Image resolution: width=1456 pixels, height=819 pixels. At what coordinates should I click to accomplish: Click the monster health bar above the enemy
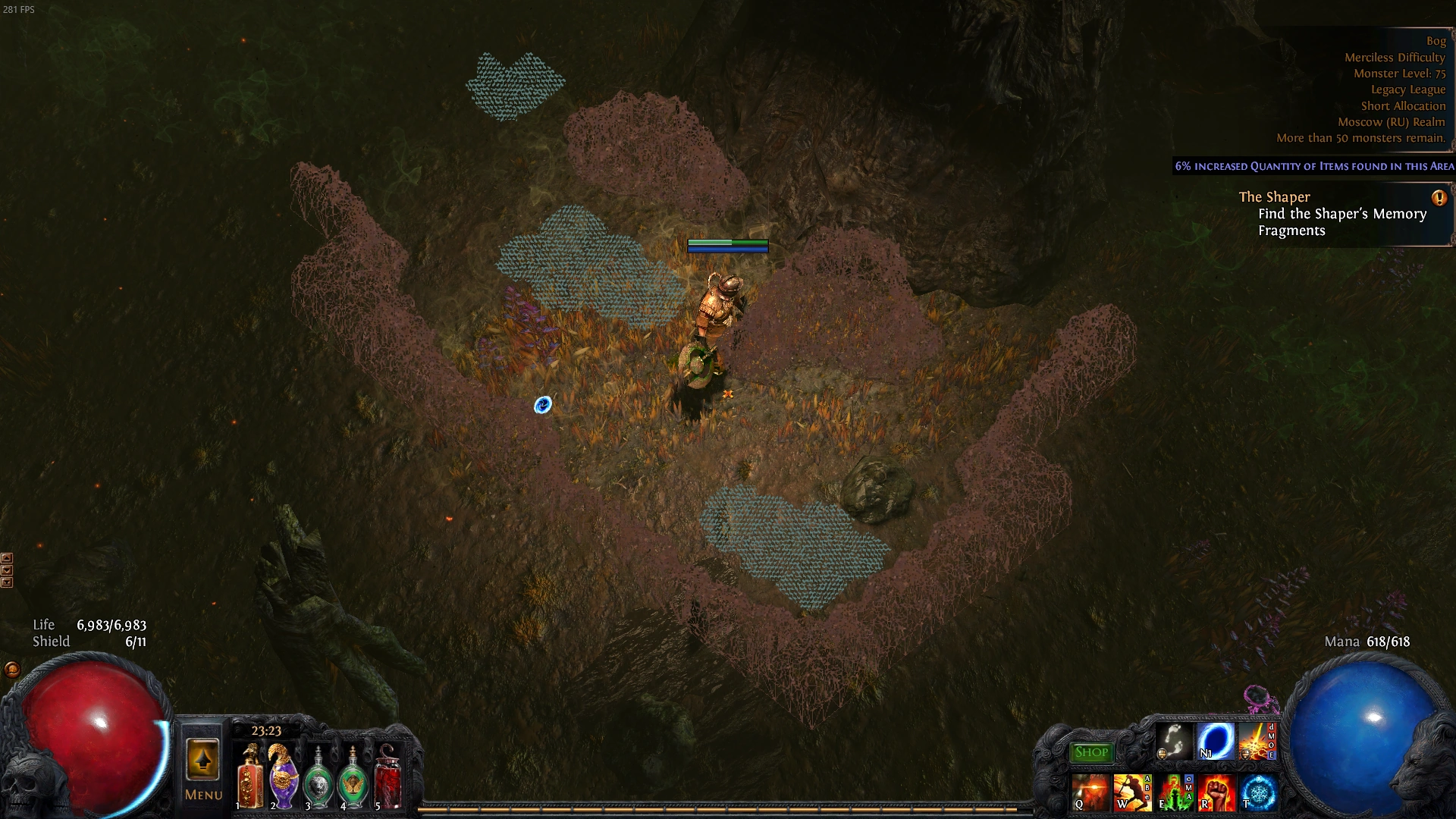727,246
